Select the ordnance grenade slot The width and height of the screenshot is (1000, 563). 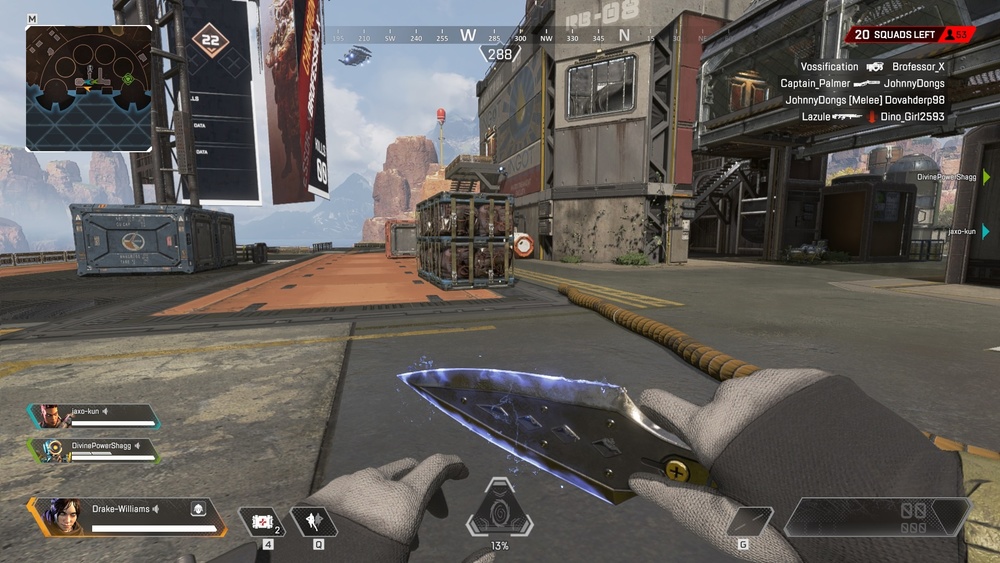point(750,521)
